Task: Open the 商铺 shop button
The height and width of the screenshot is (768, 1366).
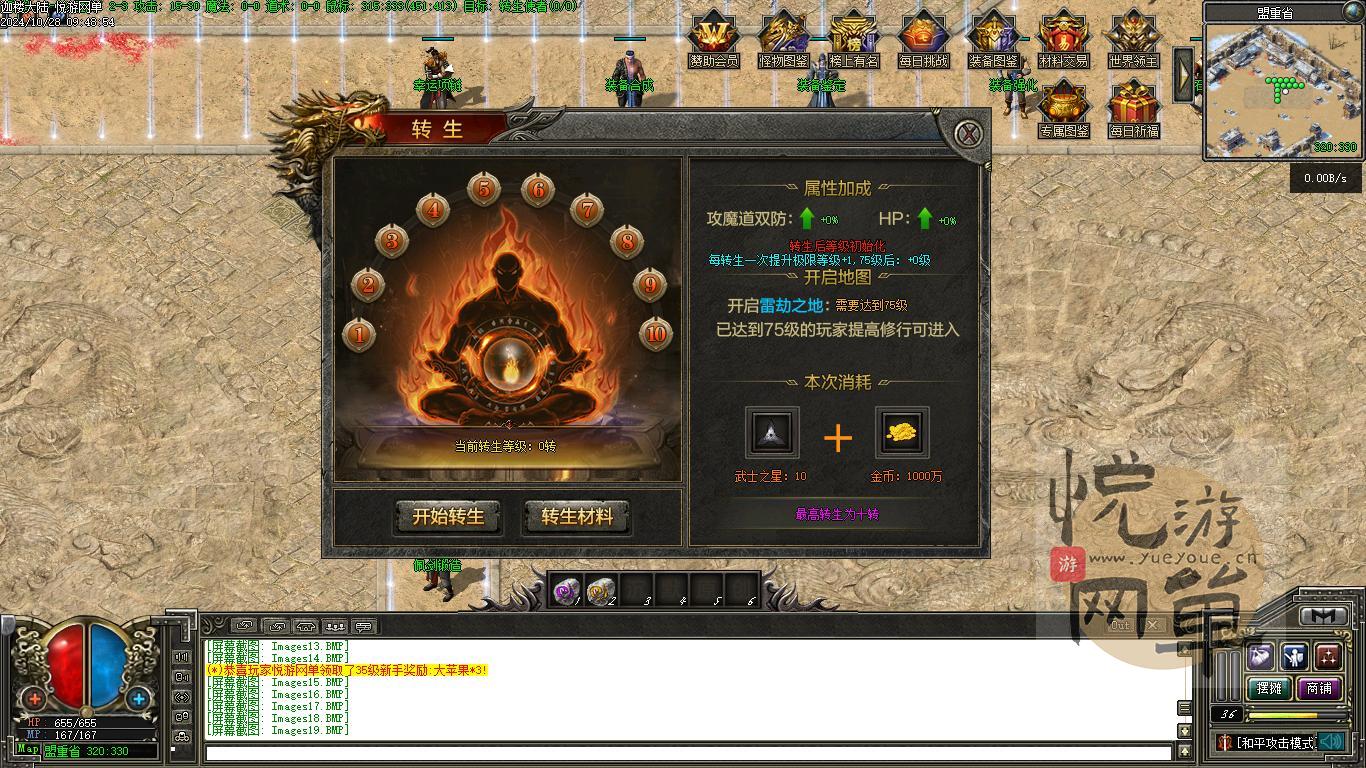Action: coord(1319,688)
